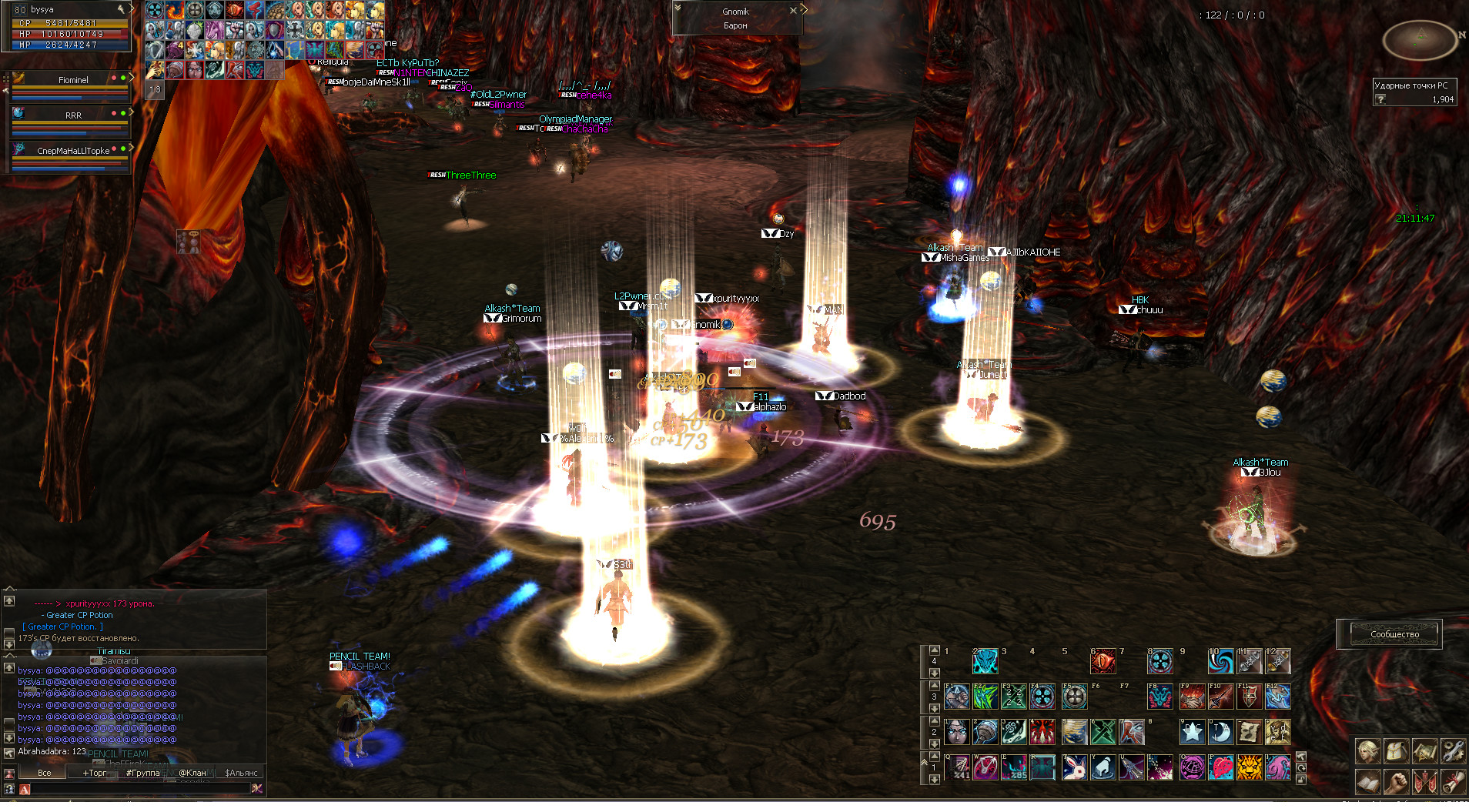
Task: Use the white rabbit skill on hotbar
Action: [1074, 767]
